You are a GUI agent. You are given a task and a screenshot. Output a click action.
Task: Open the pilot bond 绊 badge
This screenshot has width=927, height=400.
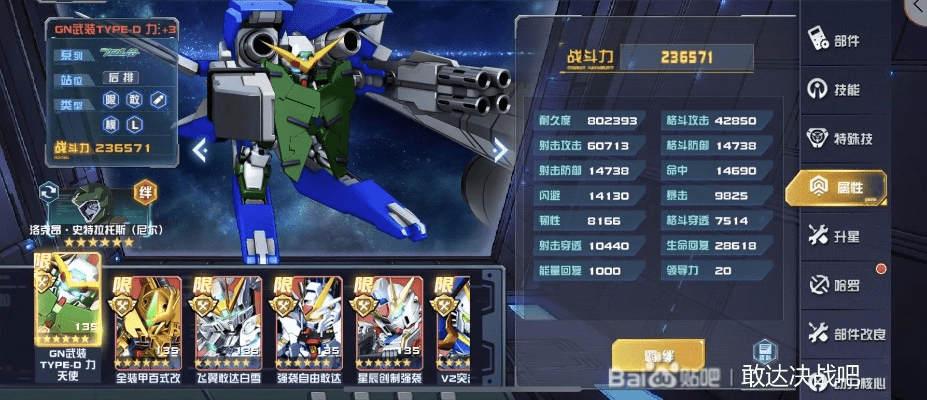(x=146, y=190)
